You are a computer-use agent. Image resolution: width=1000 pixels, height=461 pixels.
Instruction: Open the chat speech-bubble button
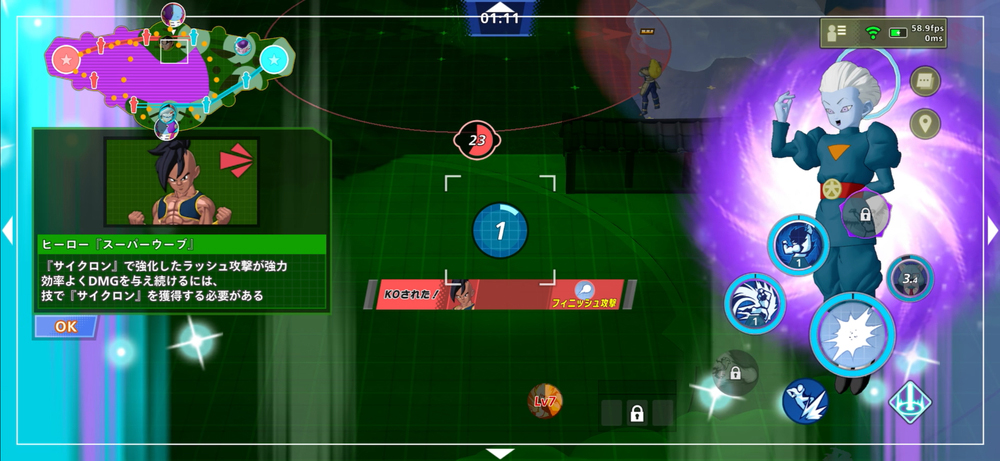pos(924,81)
